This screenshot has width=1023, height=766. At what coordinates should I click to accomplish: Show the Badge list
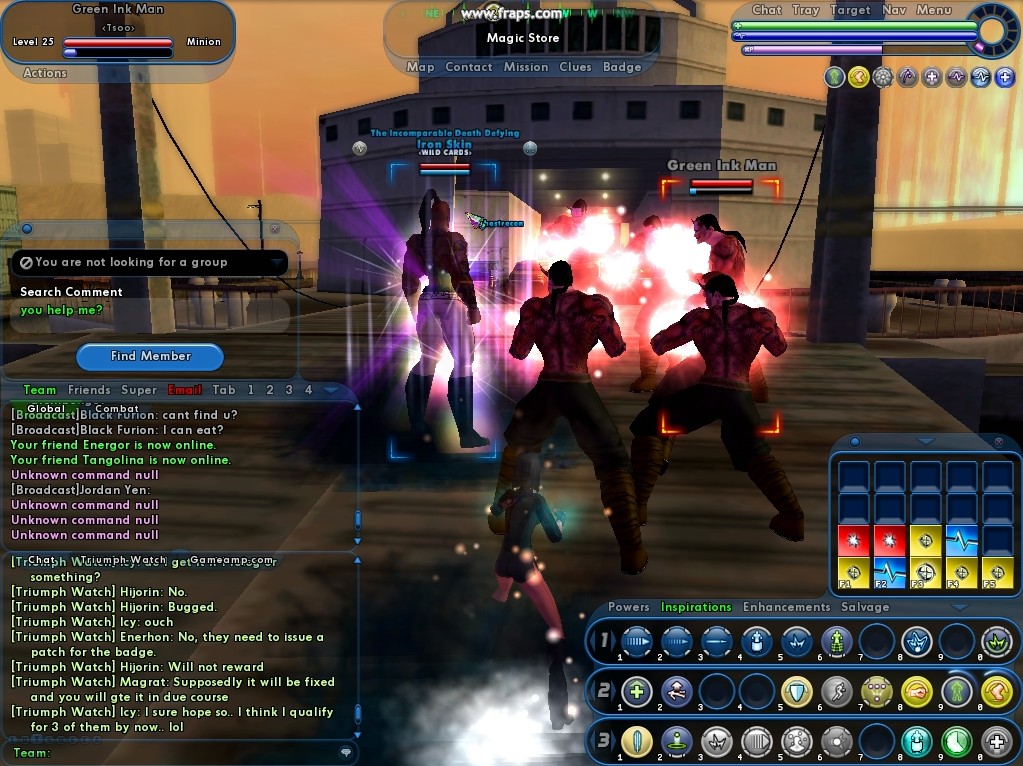[x=622, y=67]
